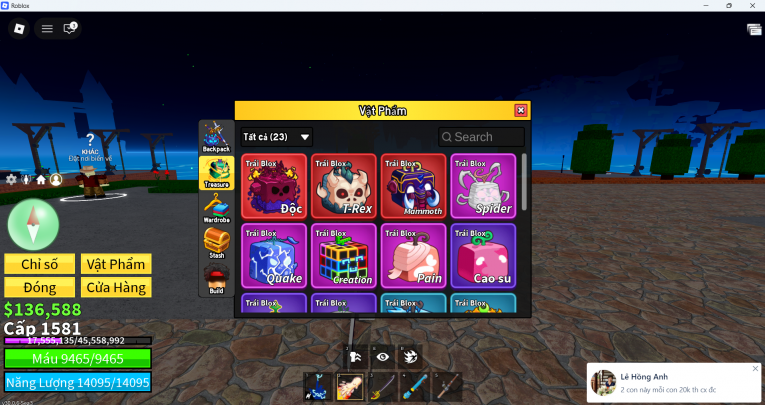Dismiss the Lê Hồng Anh notification
Image resolution: width=765 pixels, height=405 pixels.
point(755,368)
